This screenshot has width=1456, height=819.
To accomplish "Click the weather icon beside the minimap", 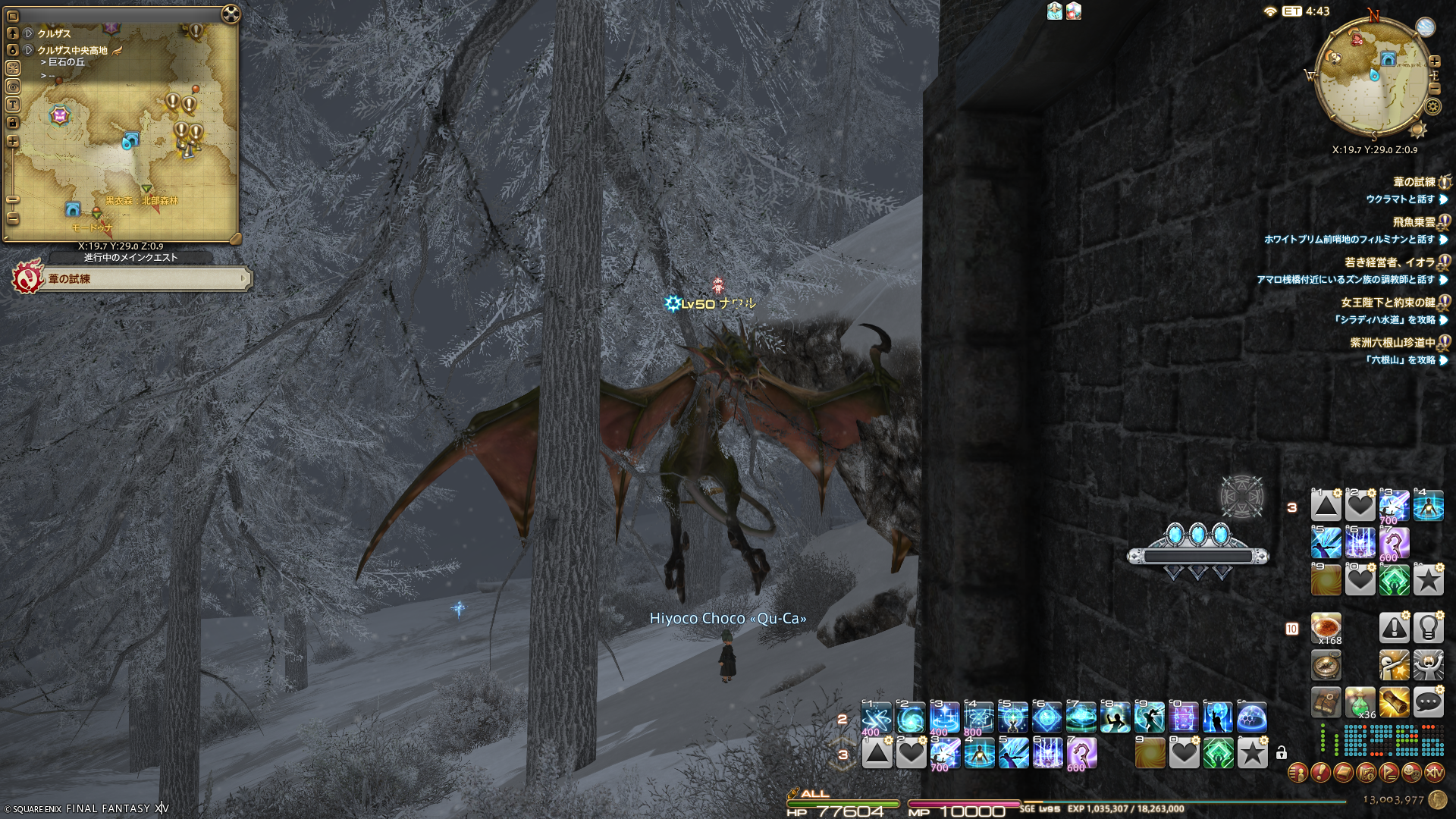I will pyautogui.click(x=1426, y=27).
